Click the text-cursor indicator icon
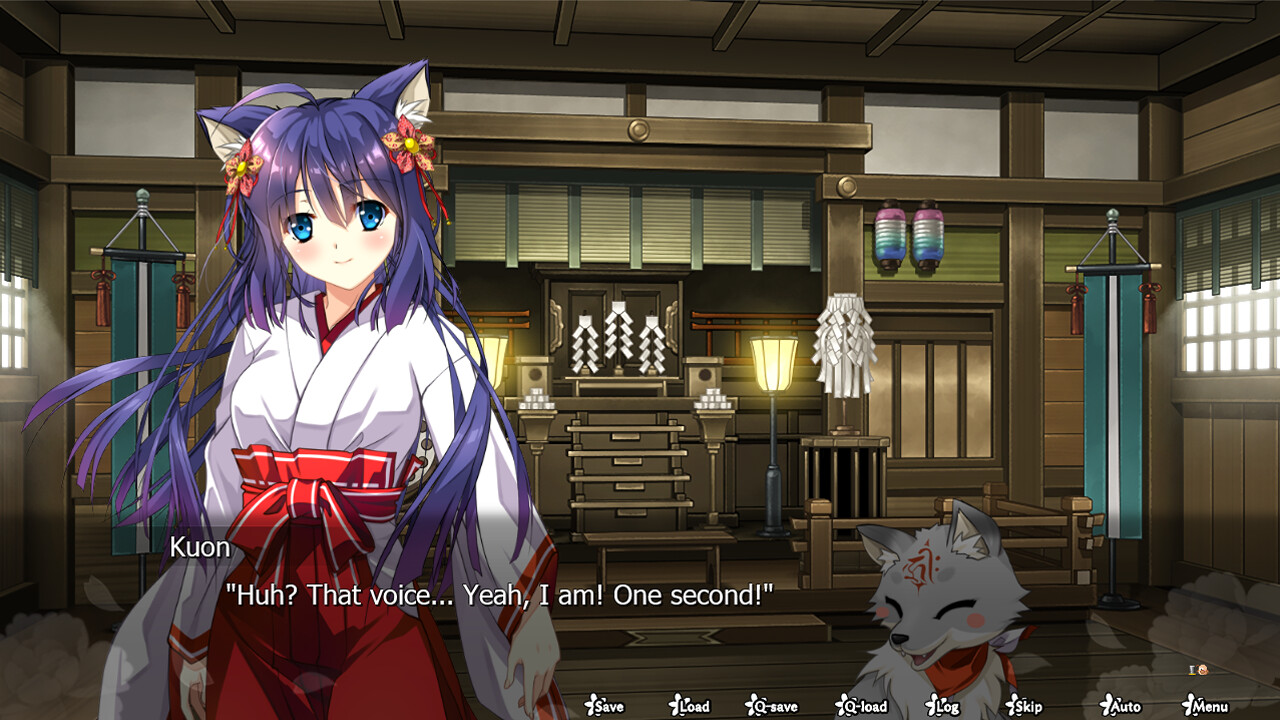Image resolution: width=1280 pixels, height=720 pixels. click(x=1191, y=670)
